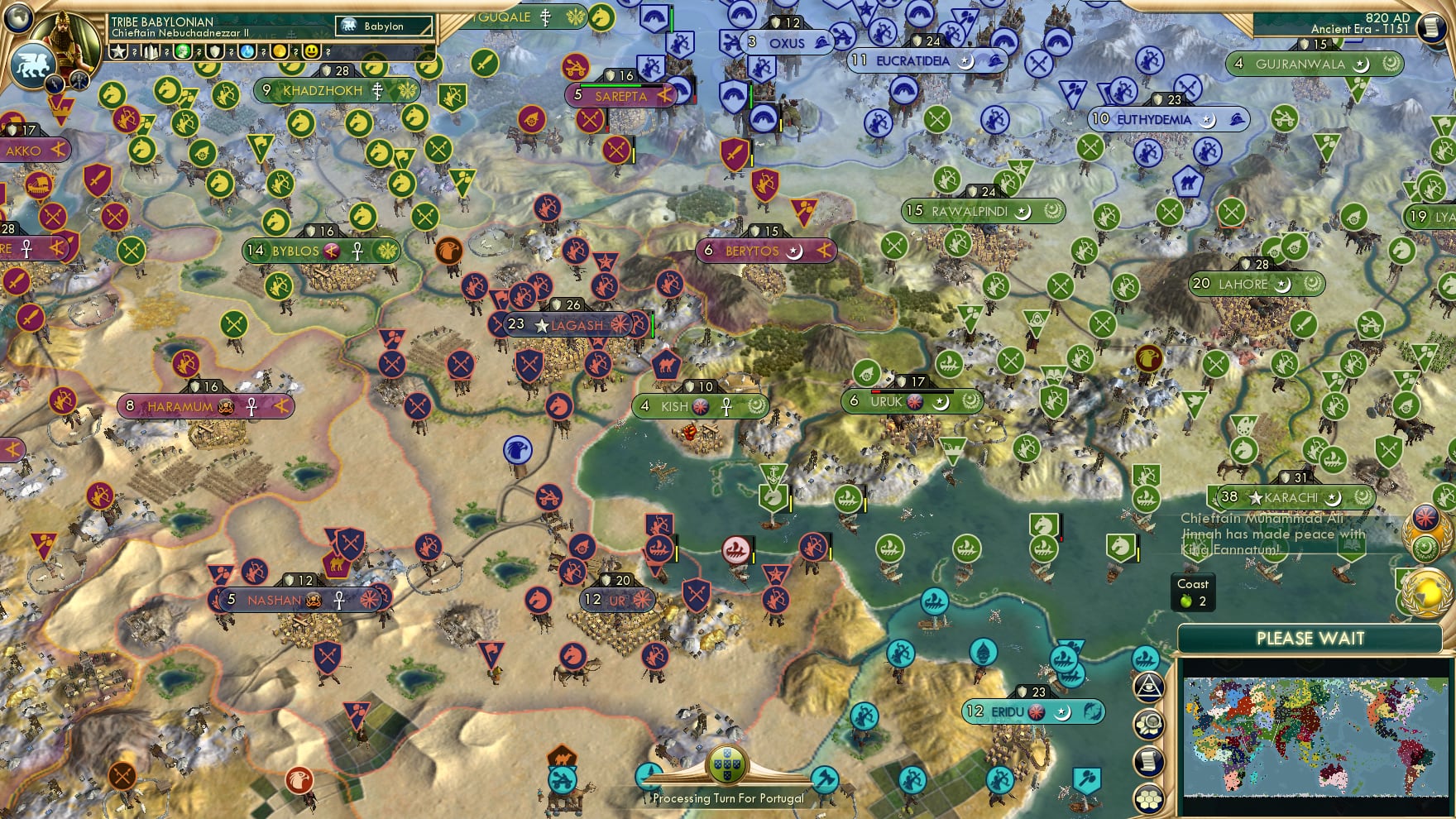Open diplomacy via Nebuchadnezzar's leader portrait
The width and height of the screenshot is (1456, 819).
click(64, 40)
